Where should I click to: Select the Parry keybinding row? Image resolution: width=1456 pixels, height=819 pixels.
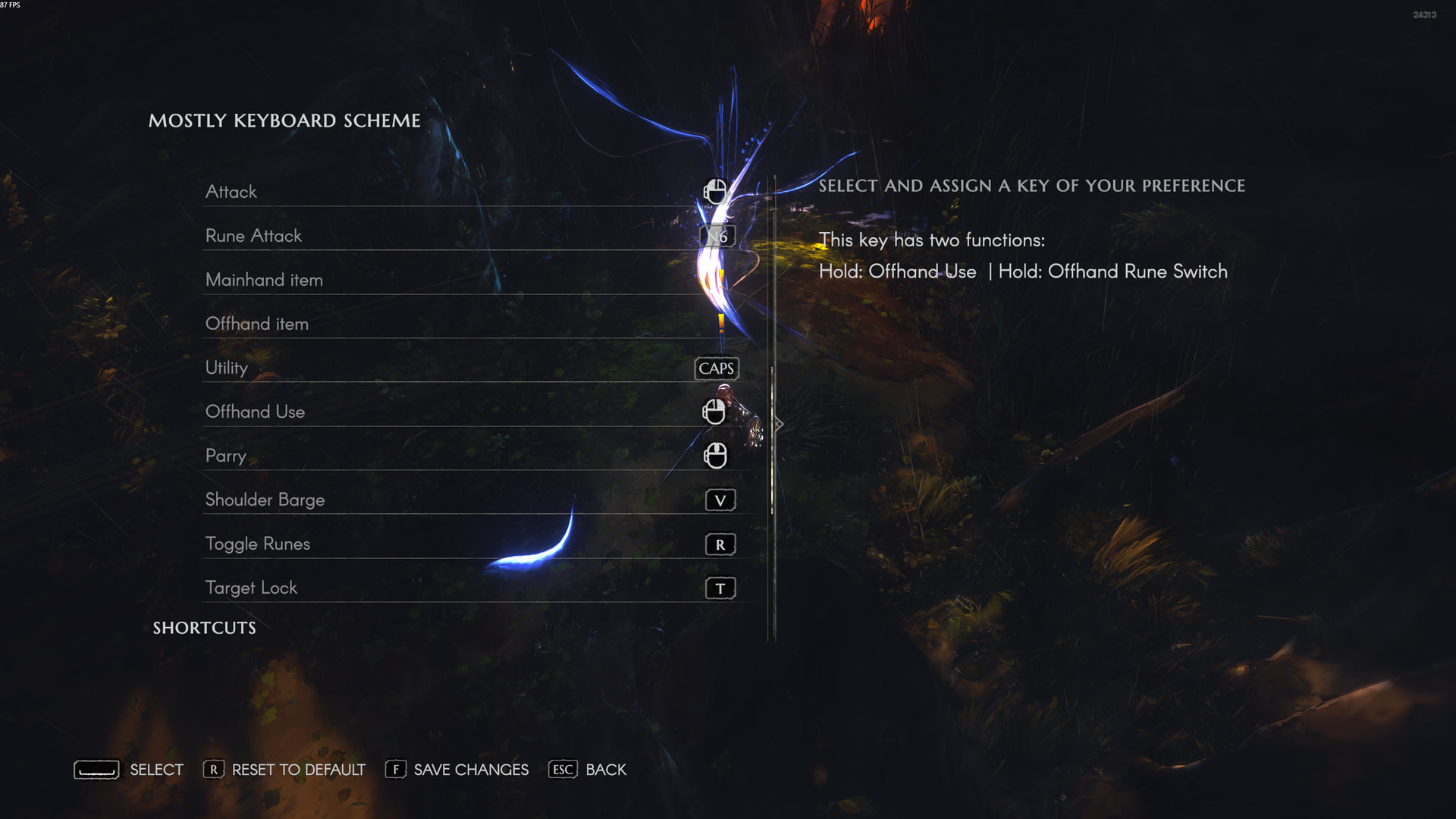click(470, 456)
